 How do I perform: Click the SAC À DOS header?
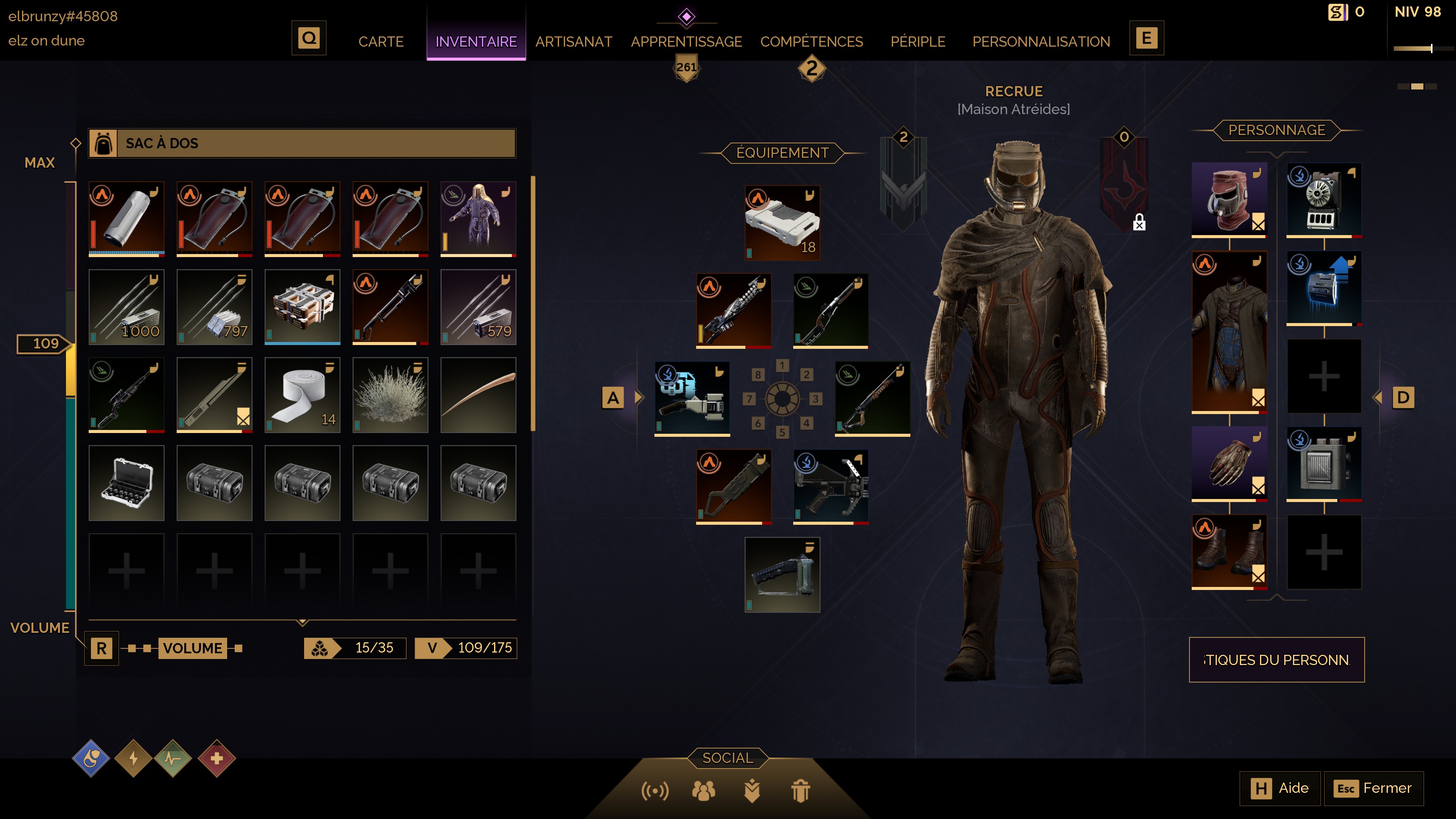(302, 143)
